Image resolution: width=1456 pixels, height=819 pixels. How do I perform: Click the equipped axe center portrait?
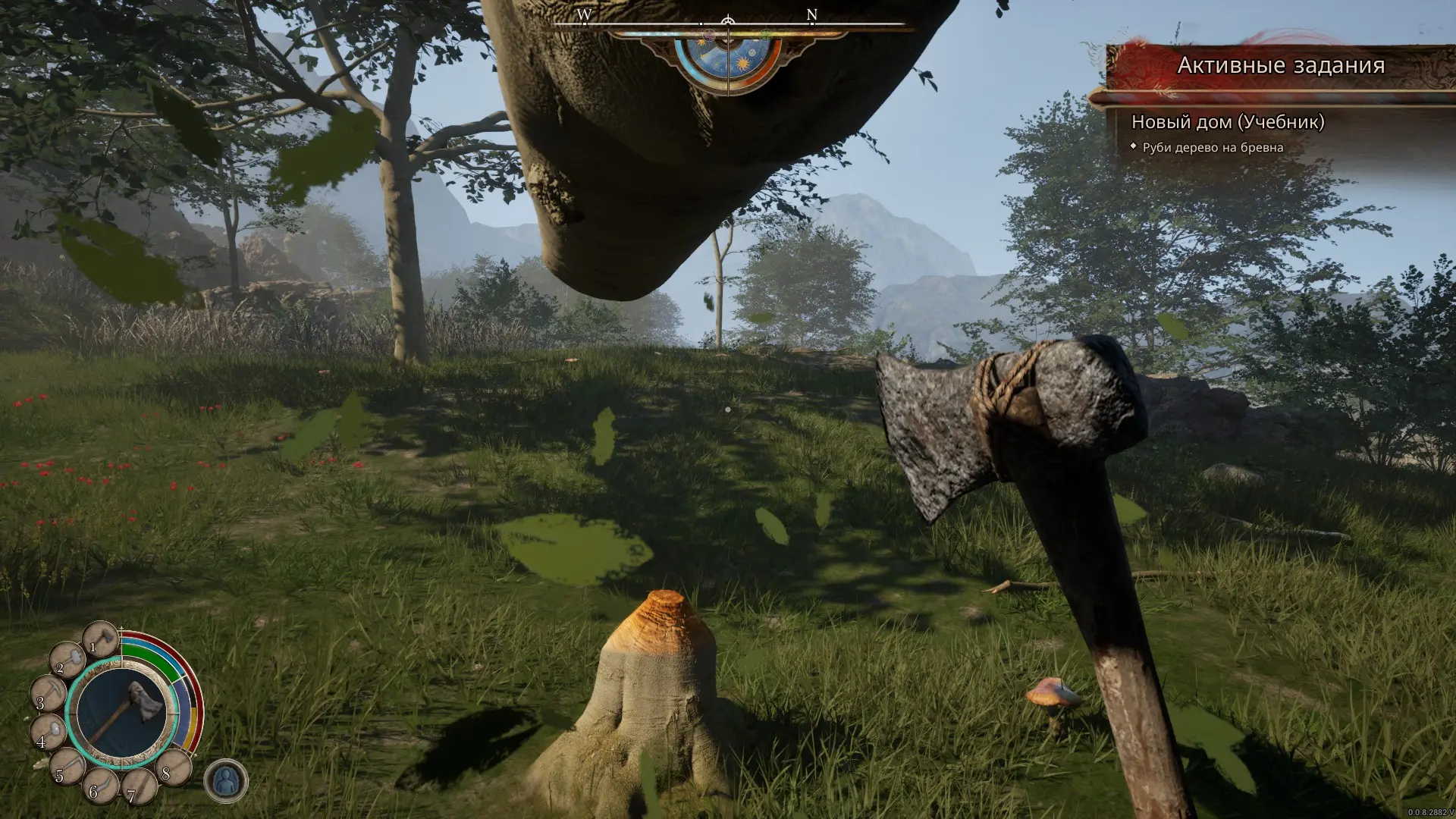click(x=122, y=714)
